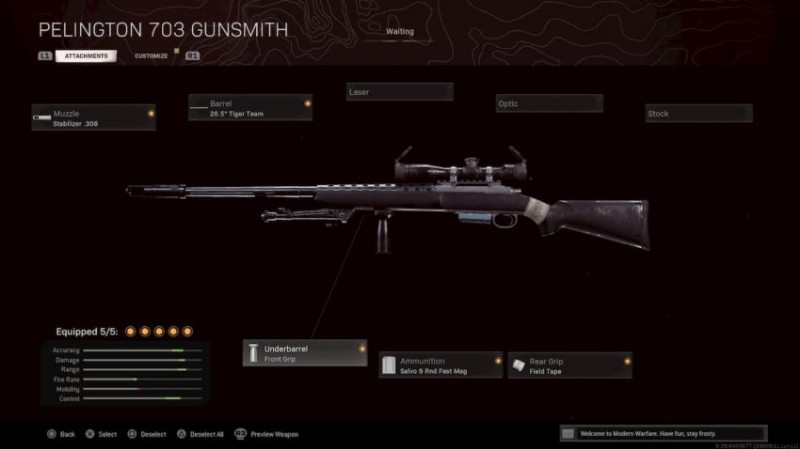Open the welcome message chat box
Viewport: 800px width, 449px height.
click(662, 434)
